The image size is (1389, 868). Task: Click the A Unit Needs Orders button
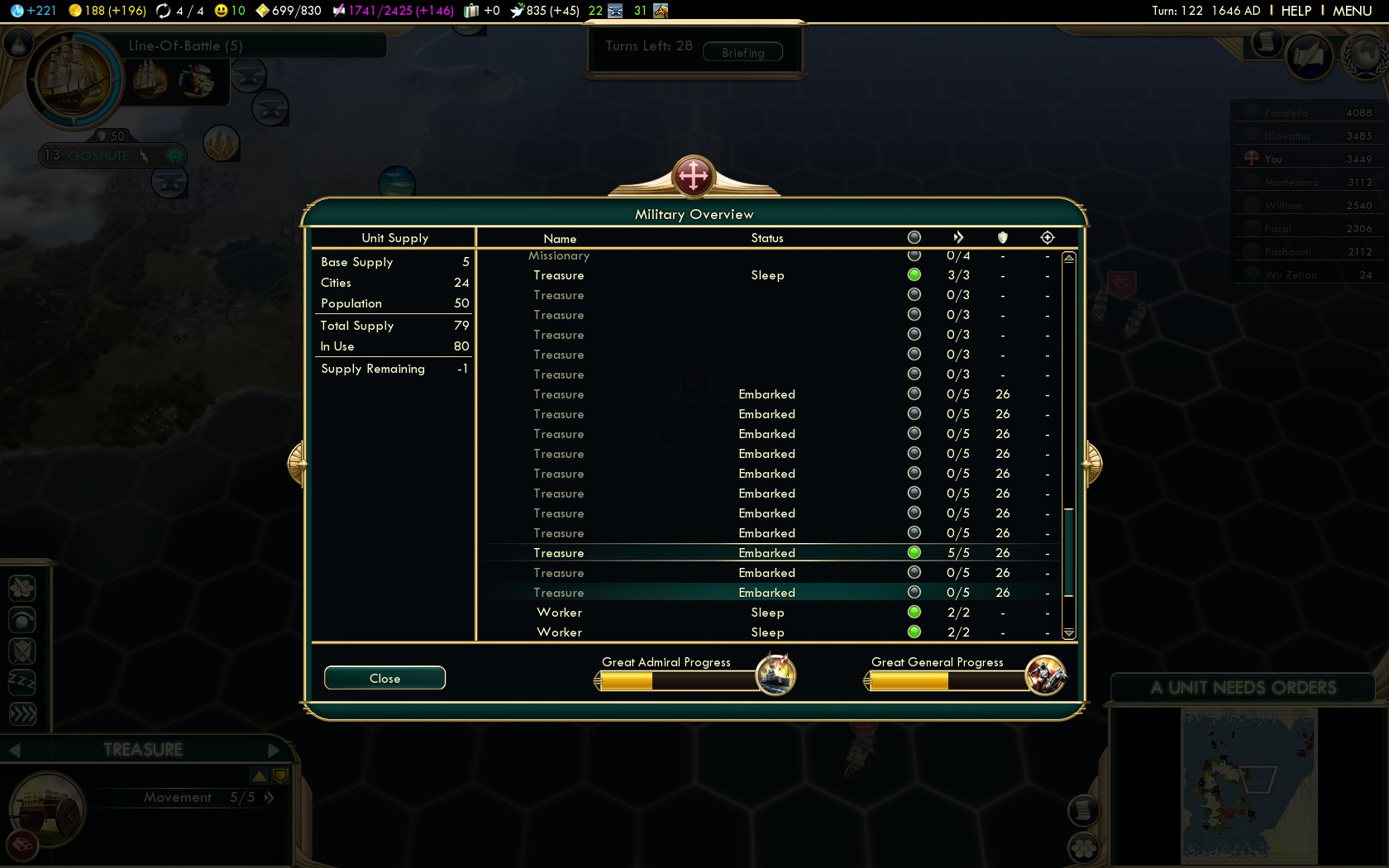pyautogui.click(x=1243, y=688)
